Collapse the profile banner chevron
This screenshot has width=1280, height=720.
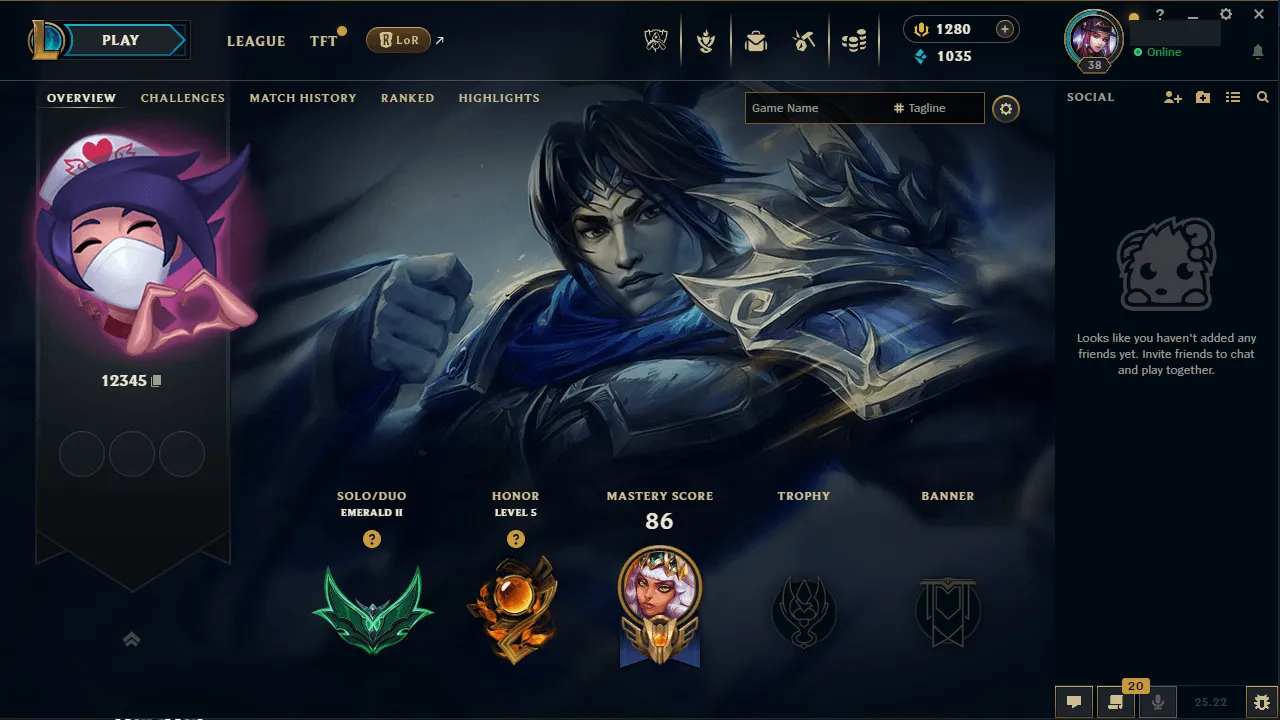[132, 639]
